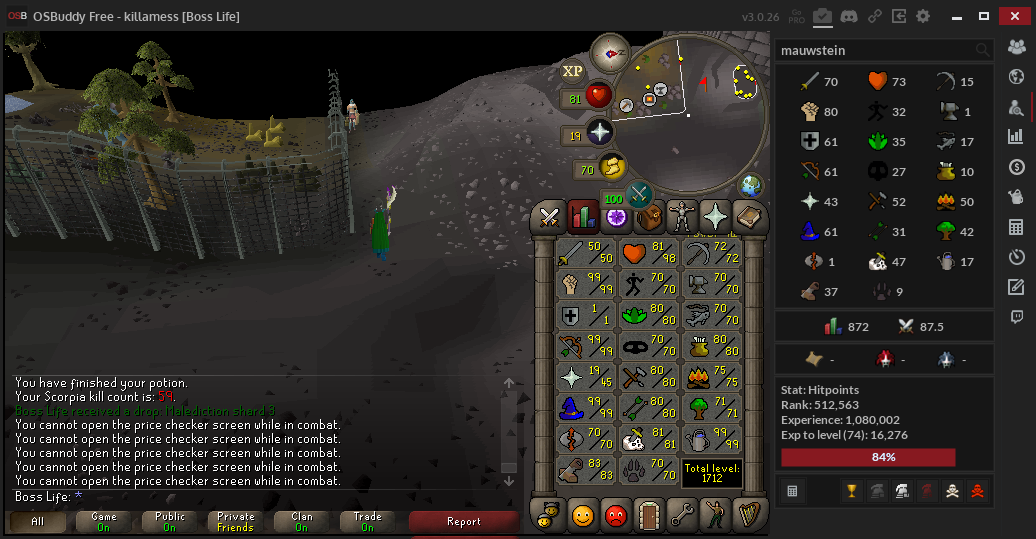Click the compass to face north
1036x539 pixels.
point(609,54)
